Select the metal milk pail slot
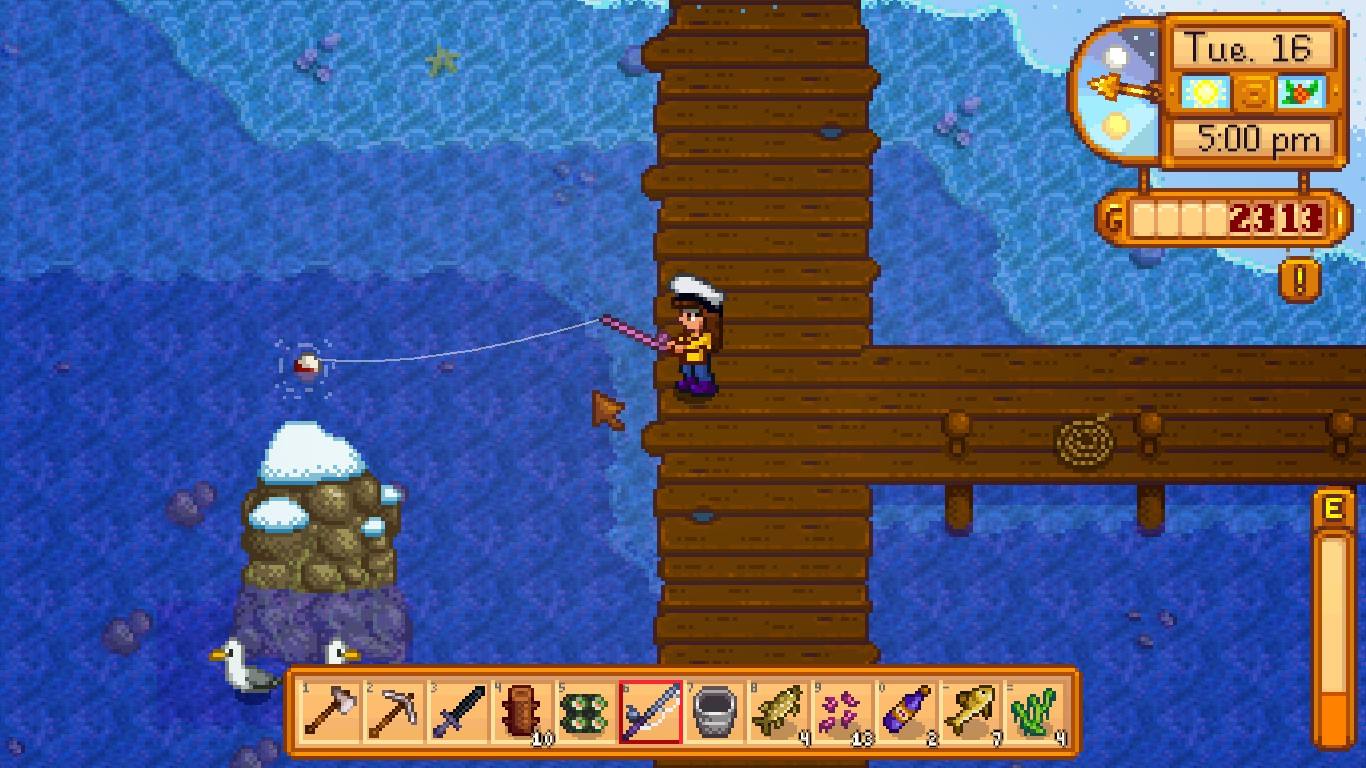The width and height of the screenshot is (1366, 768). point(714,712)
